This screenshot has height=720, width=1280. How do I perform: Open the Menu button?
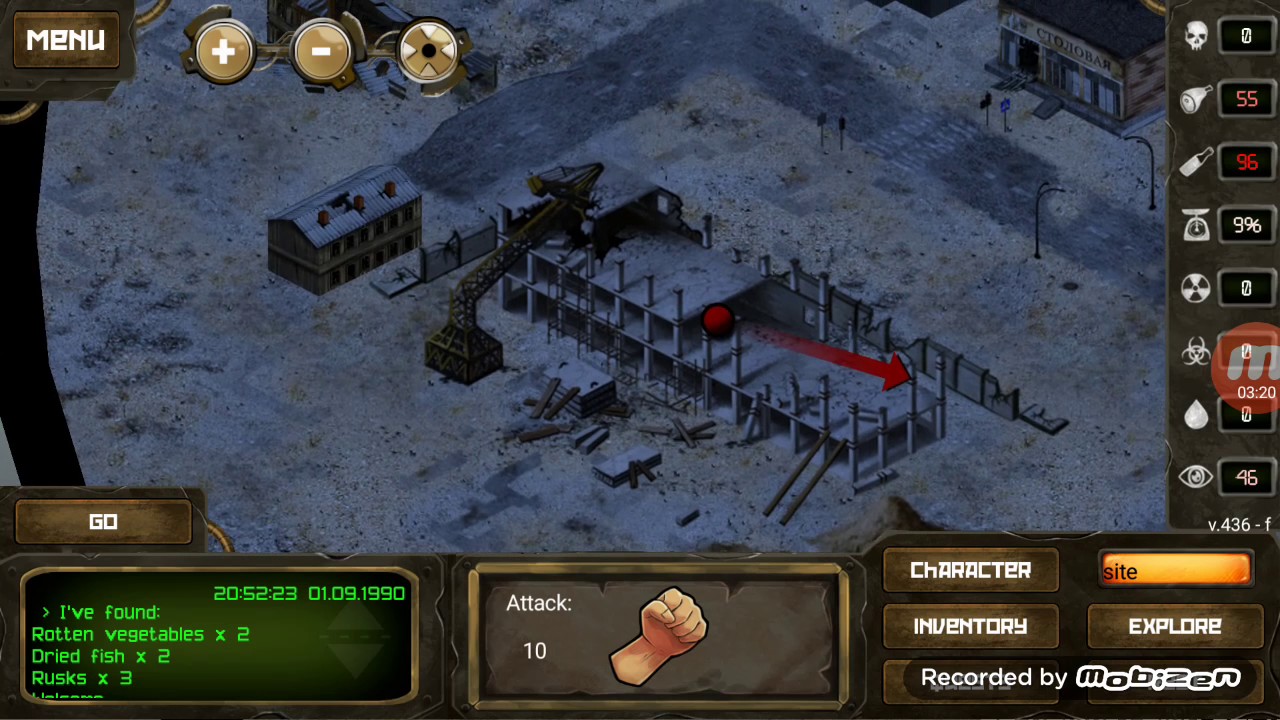tap(66, 40)
